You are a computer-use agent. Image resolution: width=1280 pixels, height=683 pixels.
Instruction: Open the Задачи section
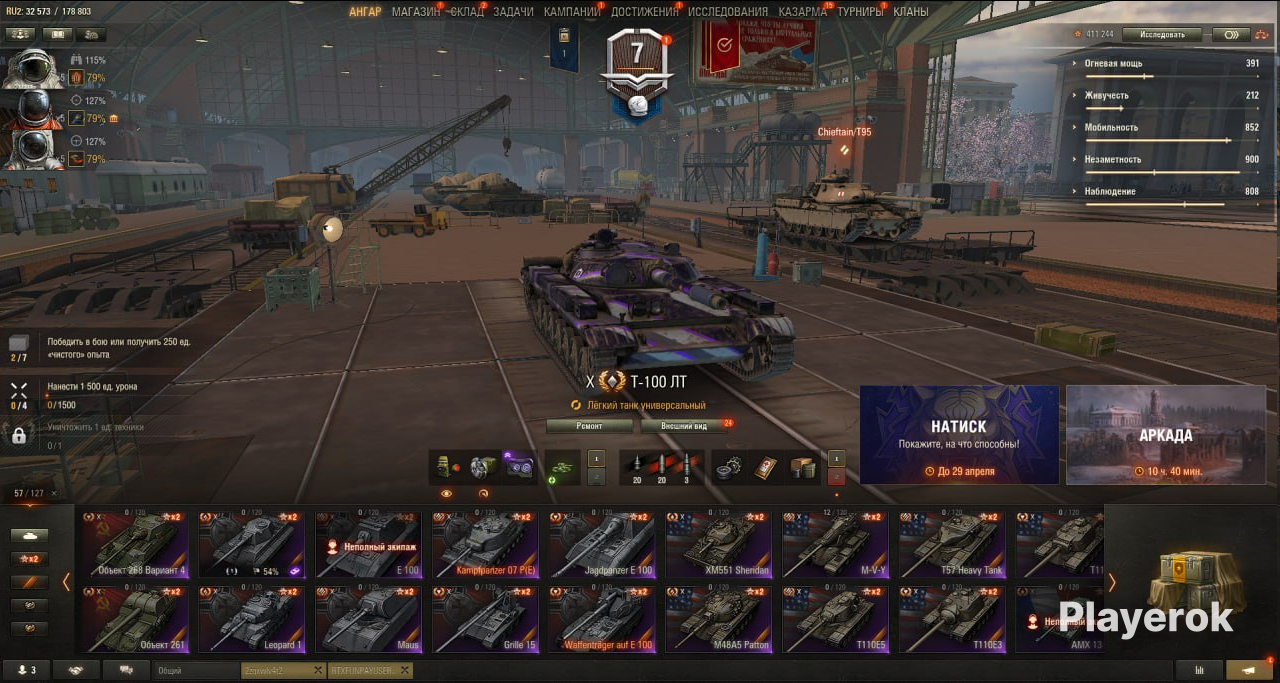pos(513,12)
